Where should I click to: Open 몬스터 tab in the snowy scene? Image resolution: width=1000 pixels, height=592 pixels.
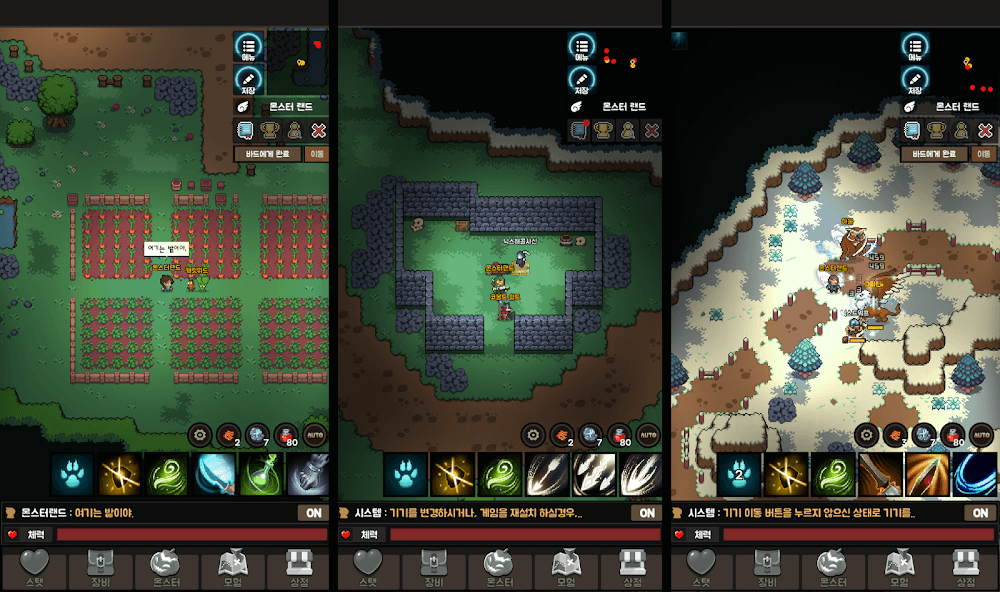tap(833, 568)
